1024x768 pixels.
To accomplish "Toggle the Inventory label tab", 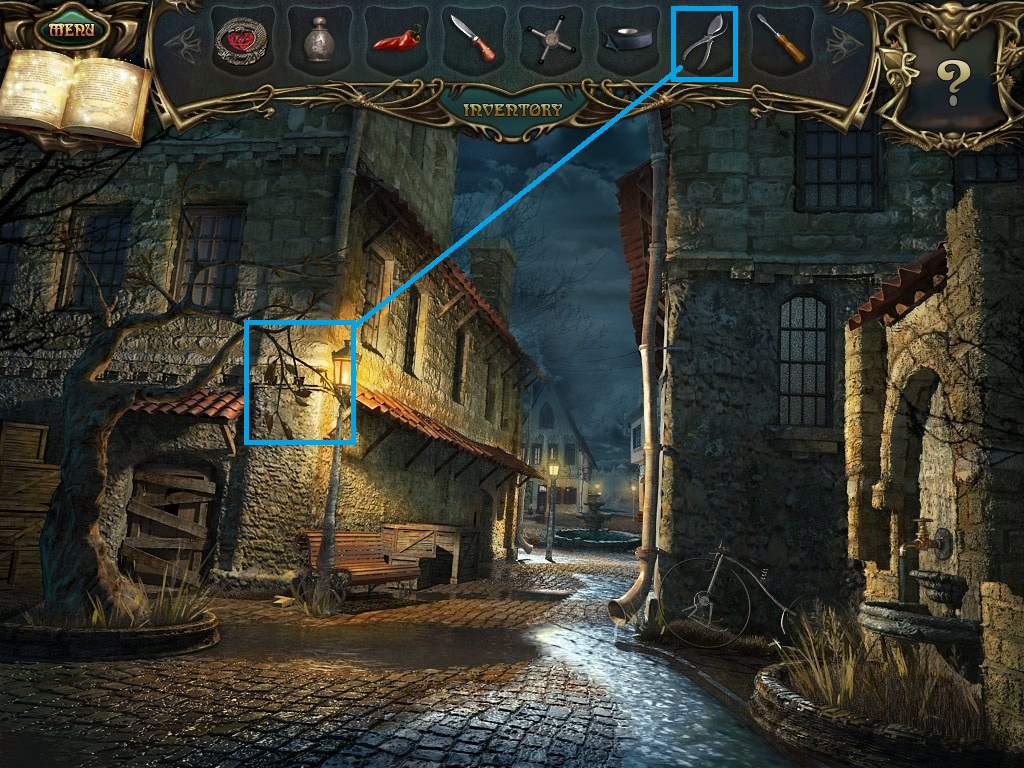I will tap(512, 109).
